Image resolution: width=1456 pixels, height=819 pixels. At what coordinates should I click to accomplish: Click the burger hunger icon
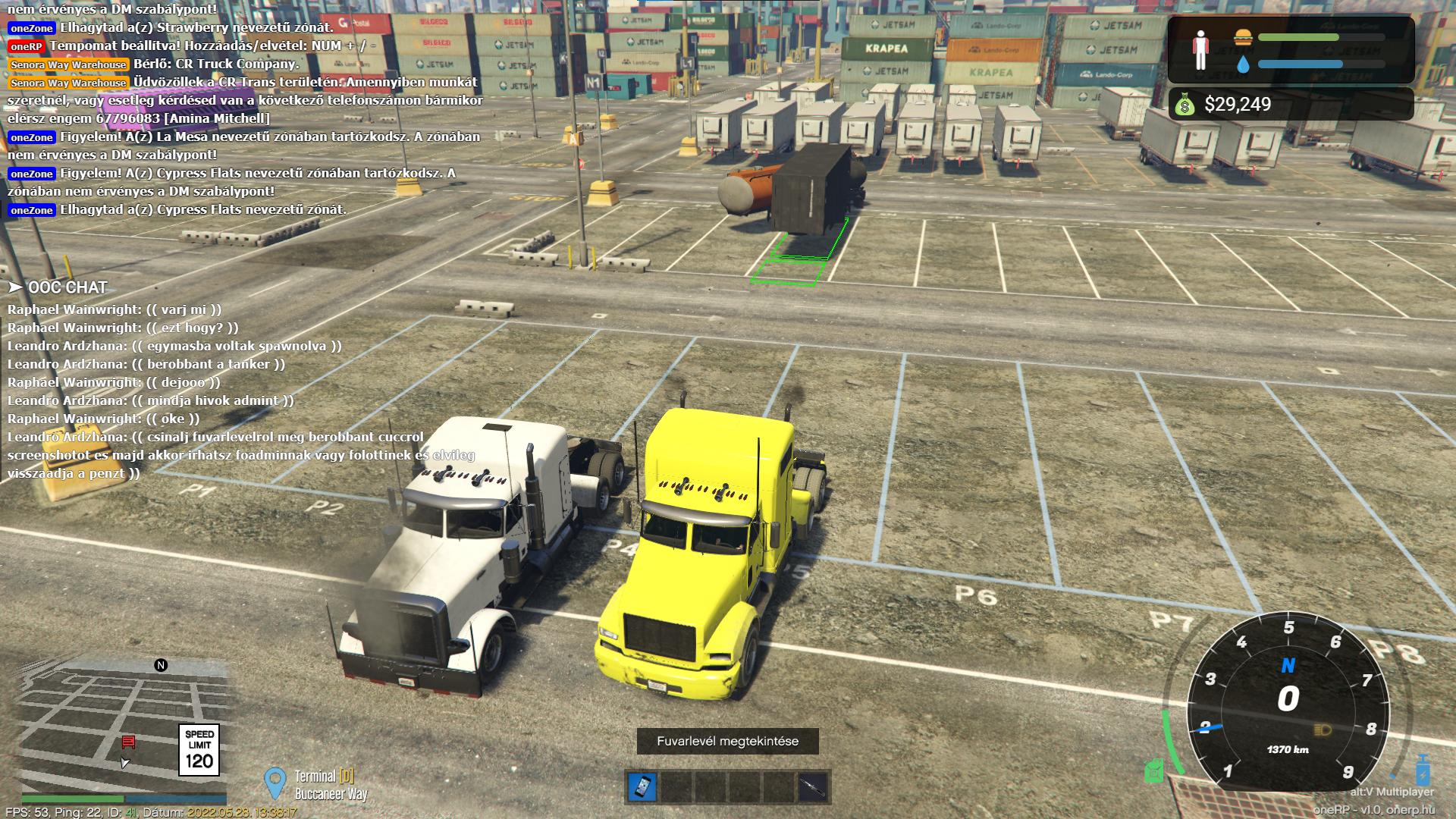coord(1242,37)
